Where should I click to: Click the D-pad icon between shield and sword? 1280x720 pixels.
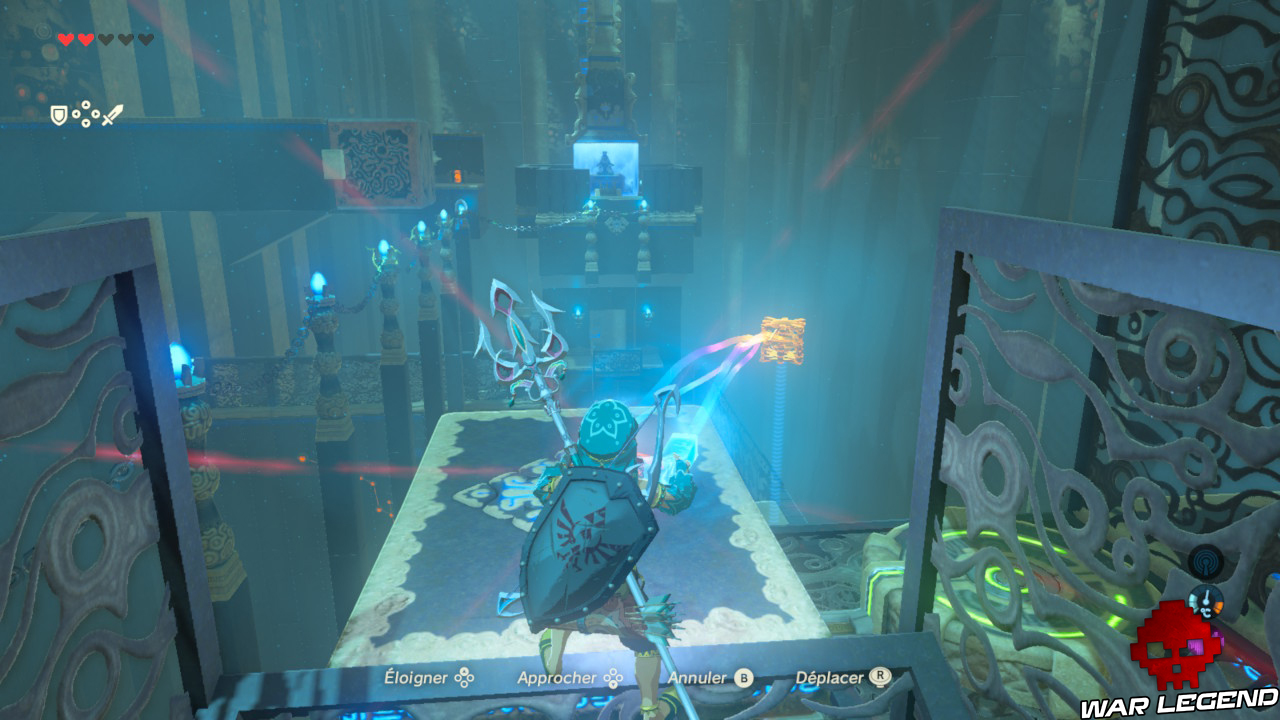[86, 113]
